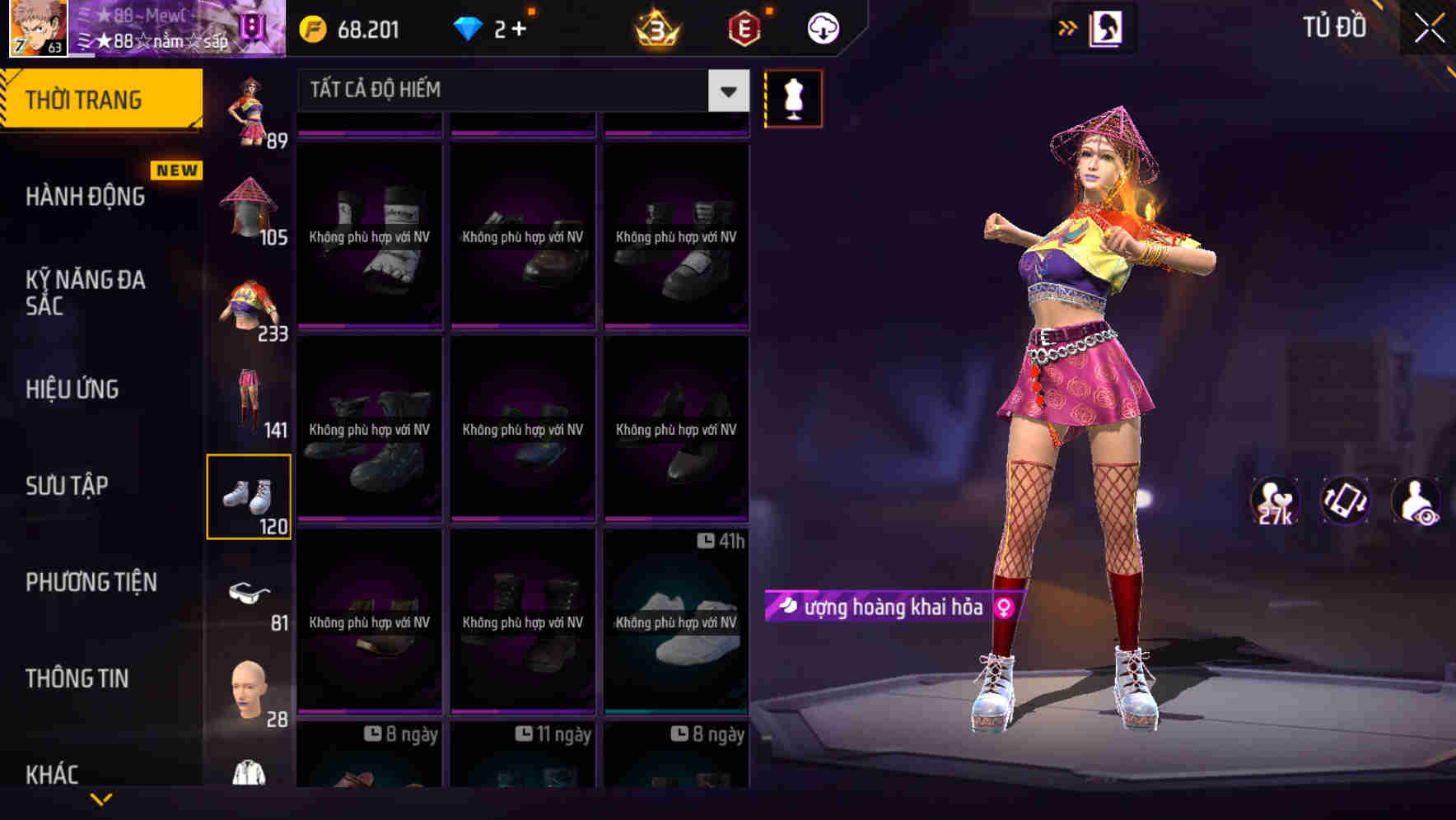The height and width of the screenshot is (820, 1456).
Task: Open the 27k likes character icon
Action: point(1274,501)
